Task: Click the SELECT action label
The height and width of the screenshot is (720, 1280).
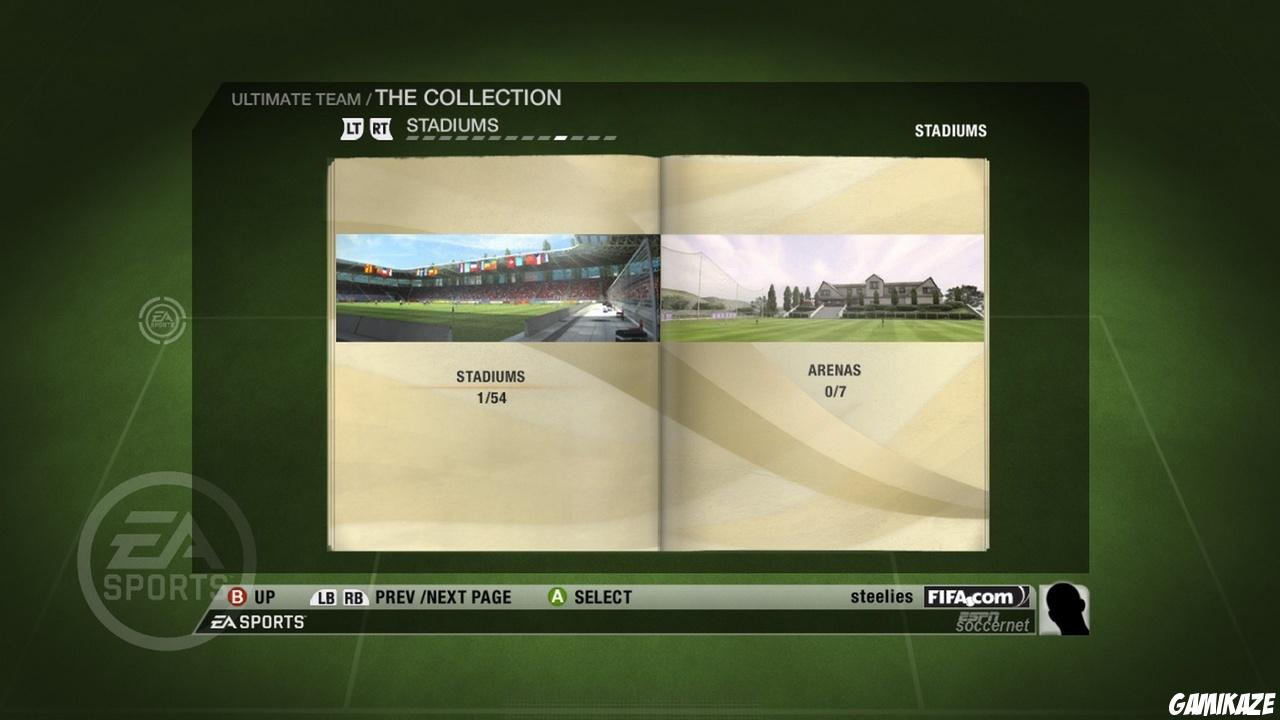Action: click(x=602, y=597)
